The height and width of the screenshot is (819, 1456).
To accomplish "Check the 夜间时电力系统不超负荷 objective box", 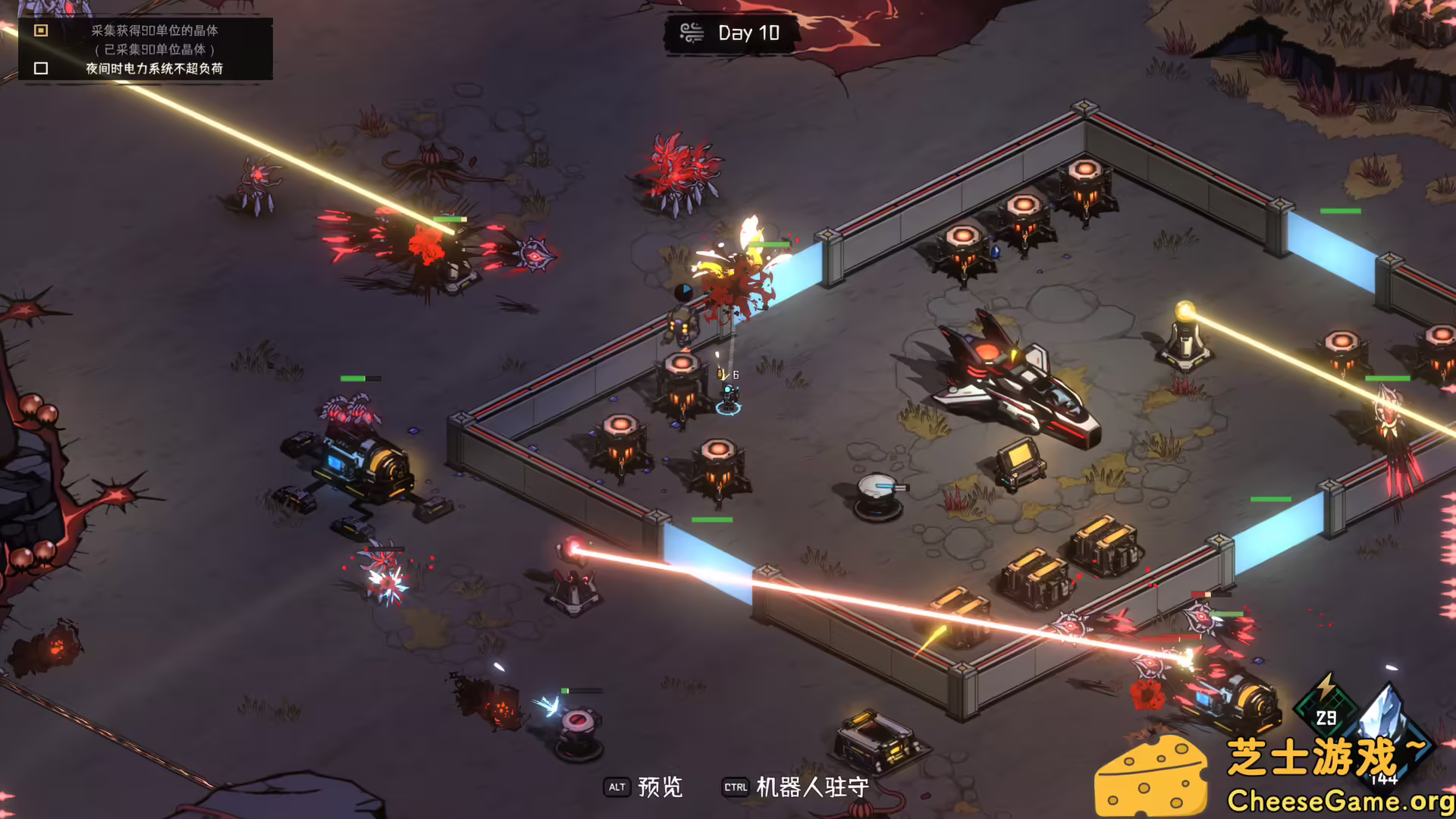I will coord(39,69).
